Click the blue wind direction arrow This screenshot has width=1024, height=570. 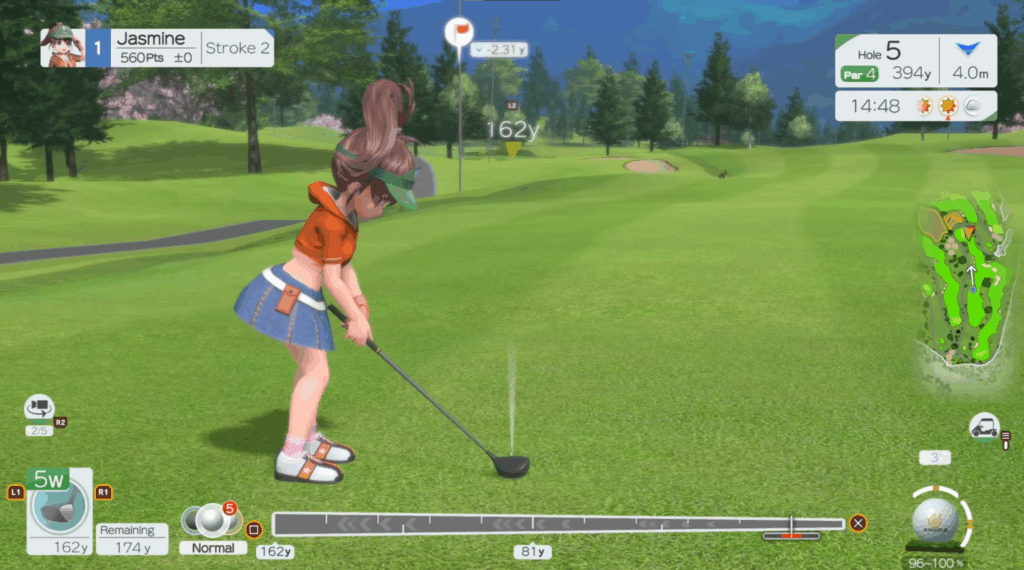(964, 50)
